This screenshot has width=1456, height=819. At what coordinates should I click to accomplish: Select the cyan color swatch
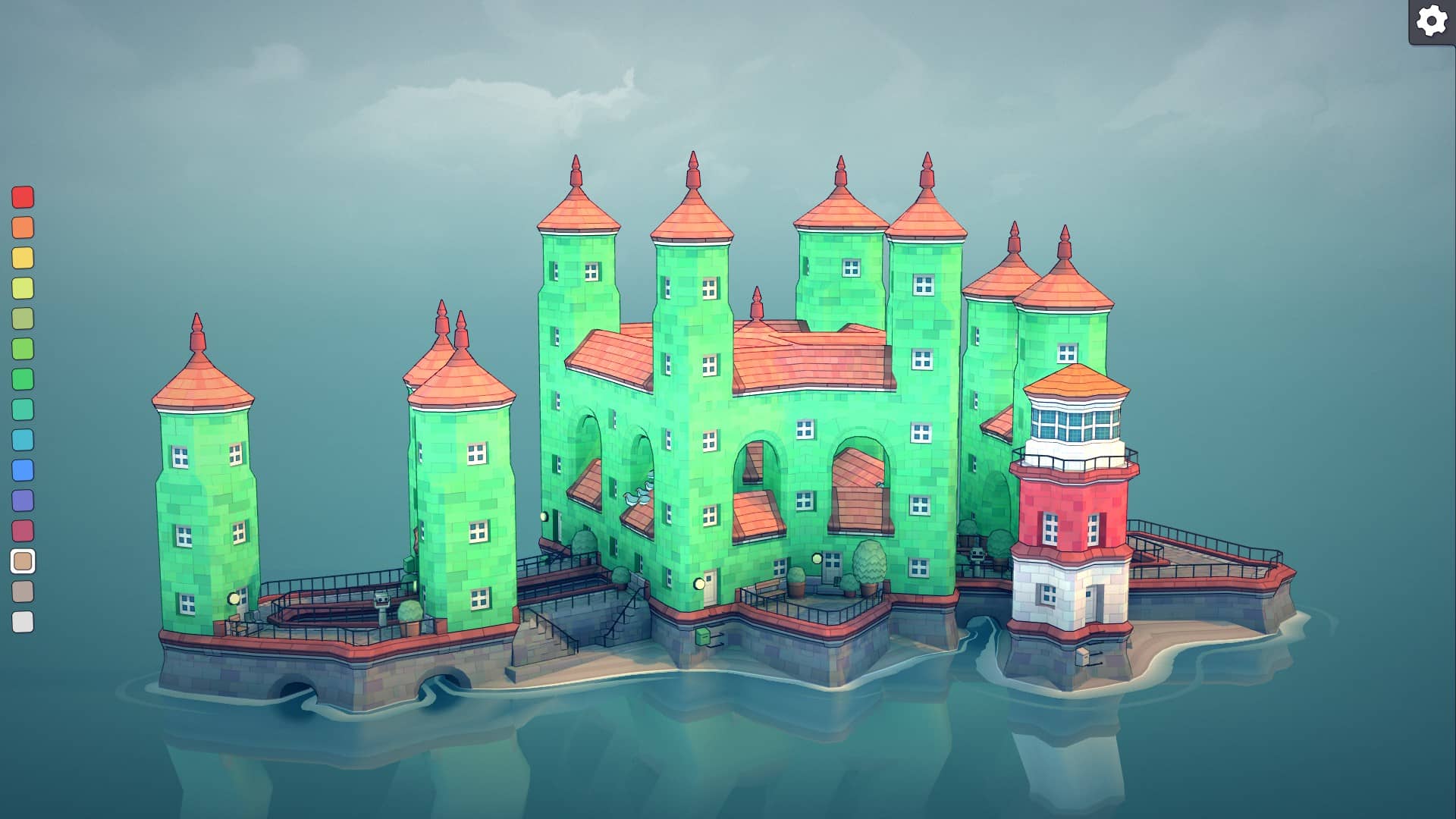click(23, 440)
